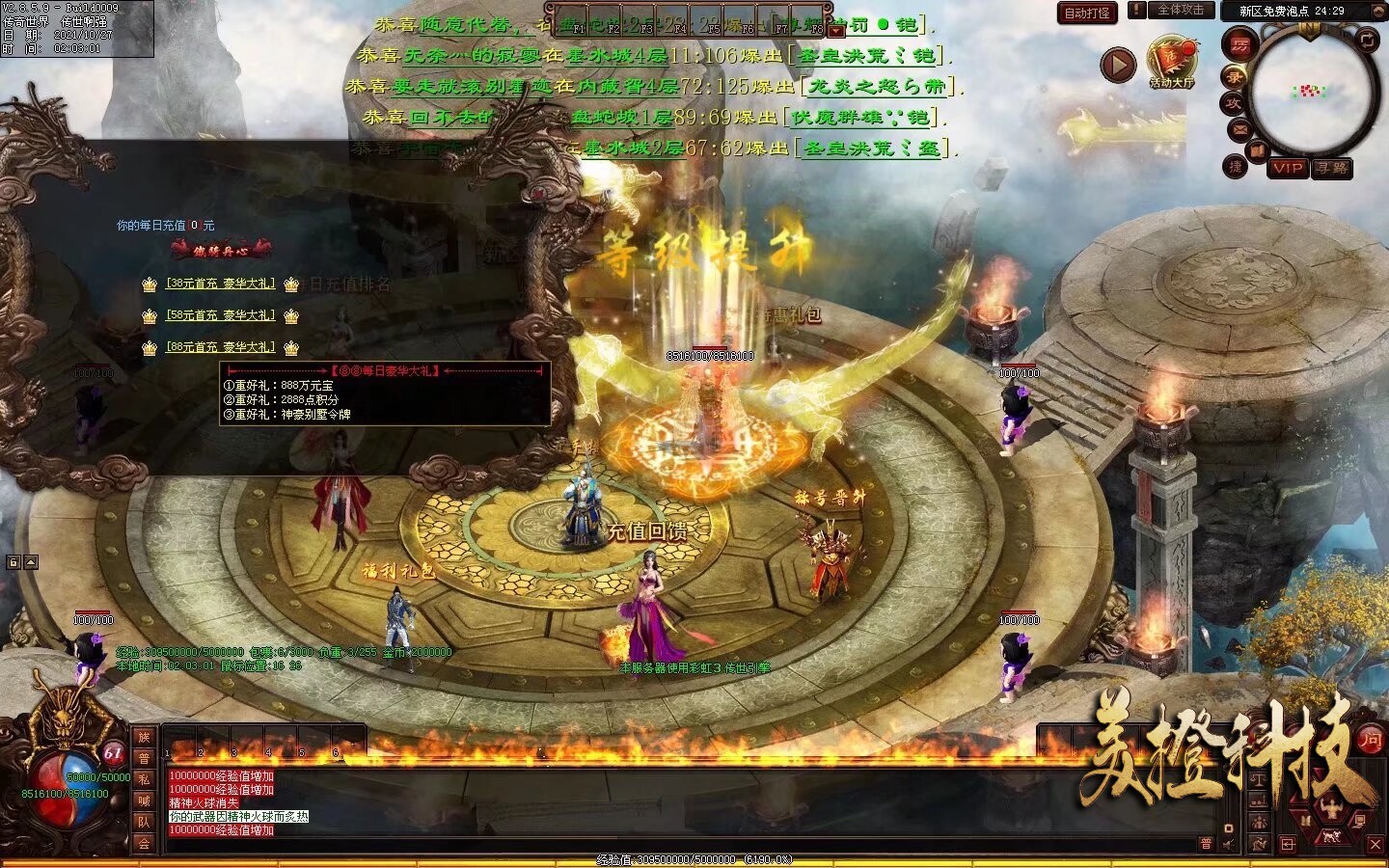Activate the 寻路 pathfinding button
Screen dimensions: 1389x868
pyautogui.click(x=1333, y=168)
